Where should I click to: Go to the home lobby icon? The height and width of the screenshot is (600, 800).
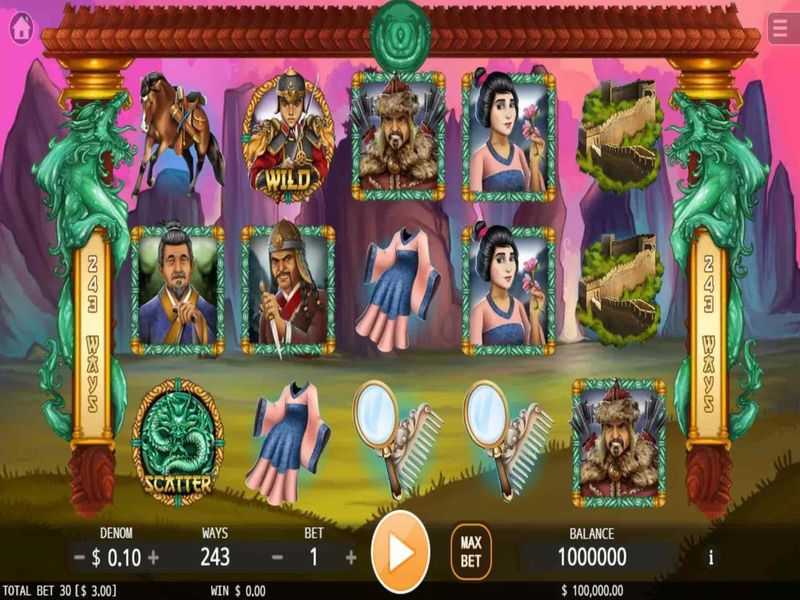coord(21,29)
